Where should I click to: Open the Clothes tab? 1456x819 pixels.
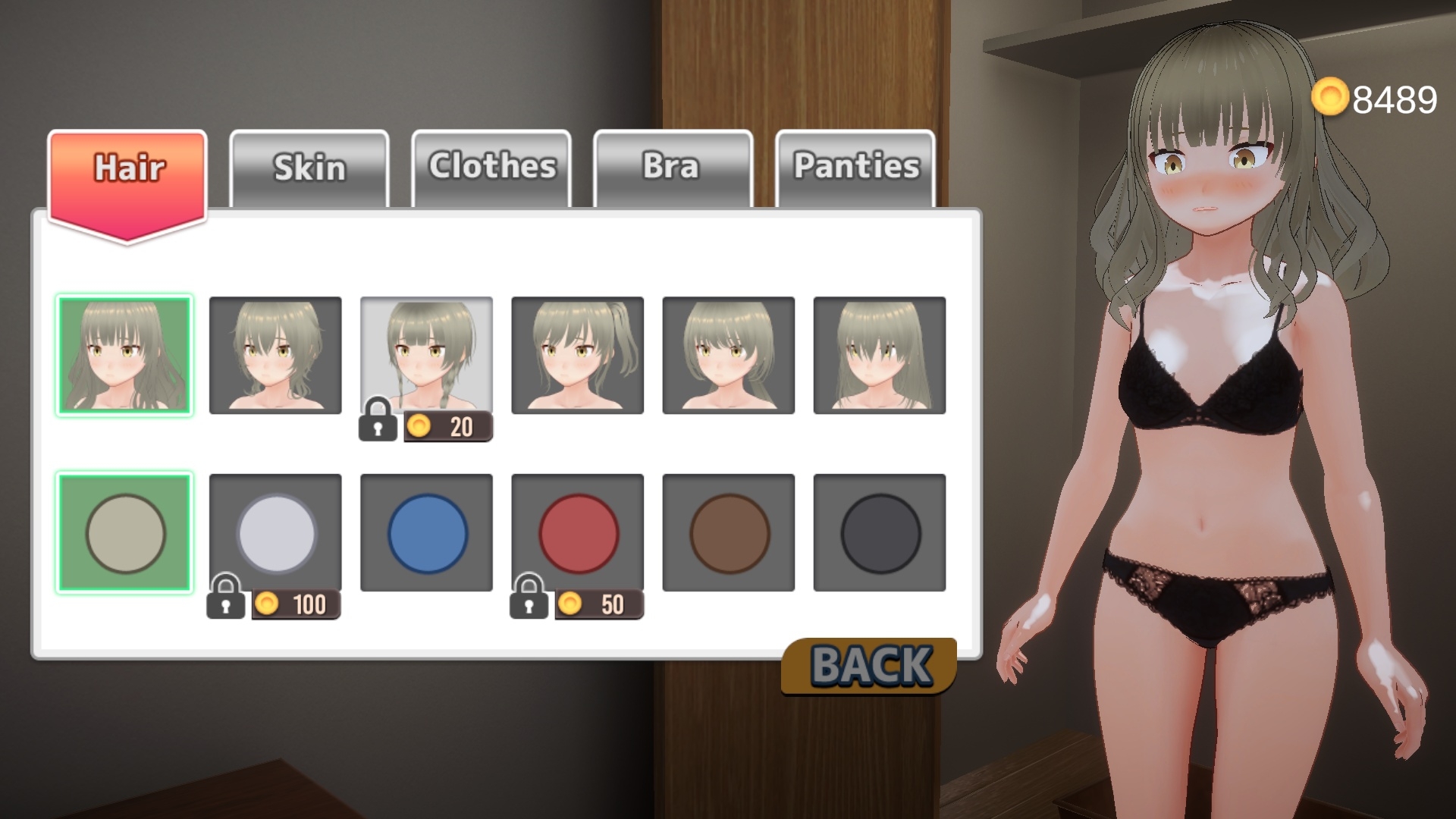tap(491, 168)
